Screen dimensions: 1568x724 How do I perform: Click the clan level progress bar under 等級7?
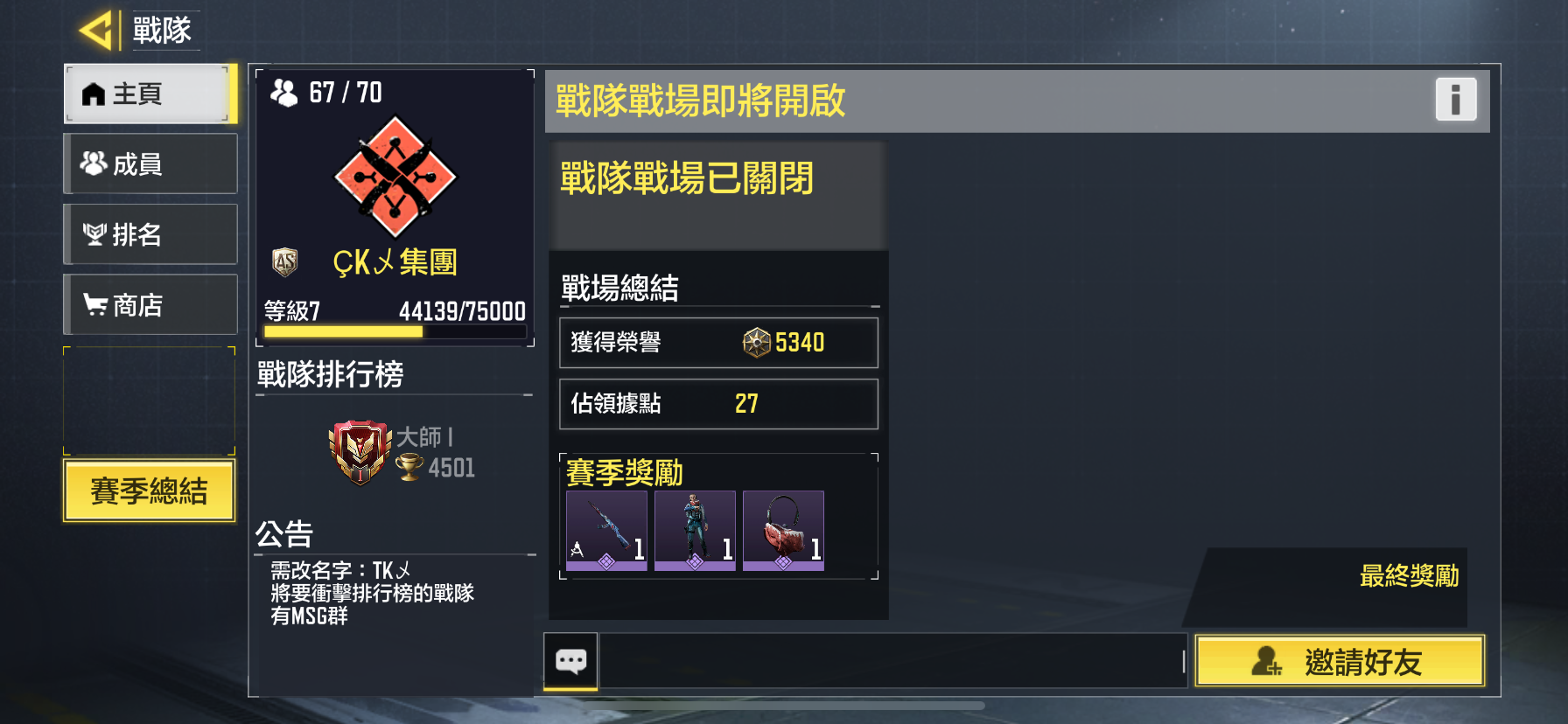coord(394,333)
